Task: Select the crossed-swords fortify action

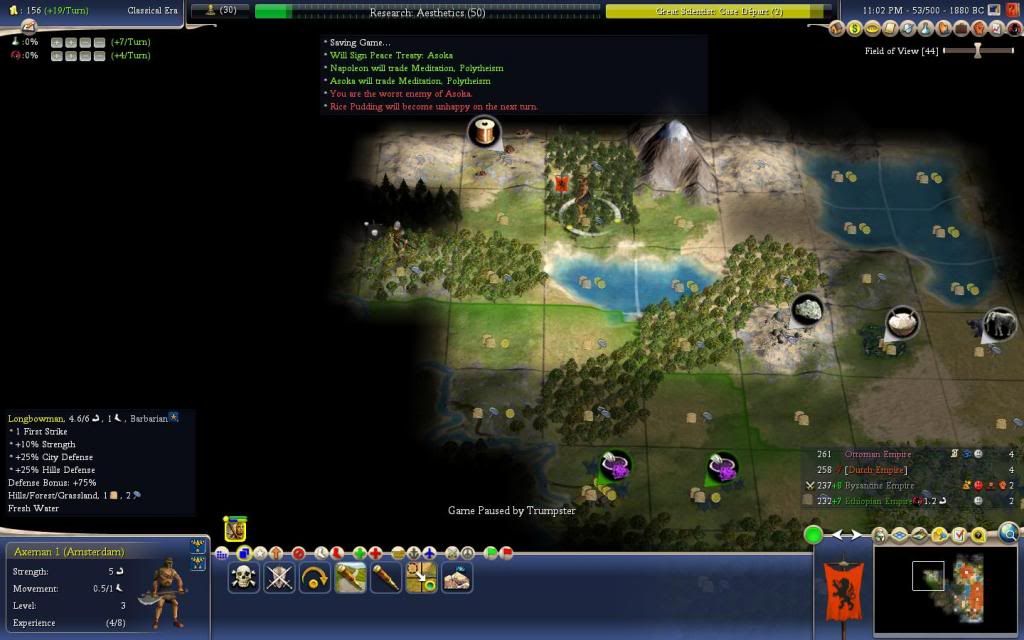Action: pyautogui.click(x=279, y=577)
